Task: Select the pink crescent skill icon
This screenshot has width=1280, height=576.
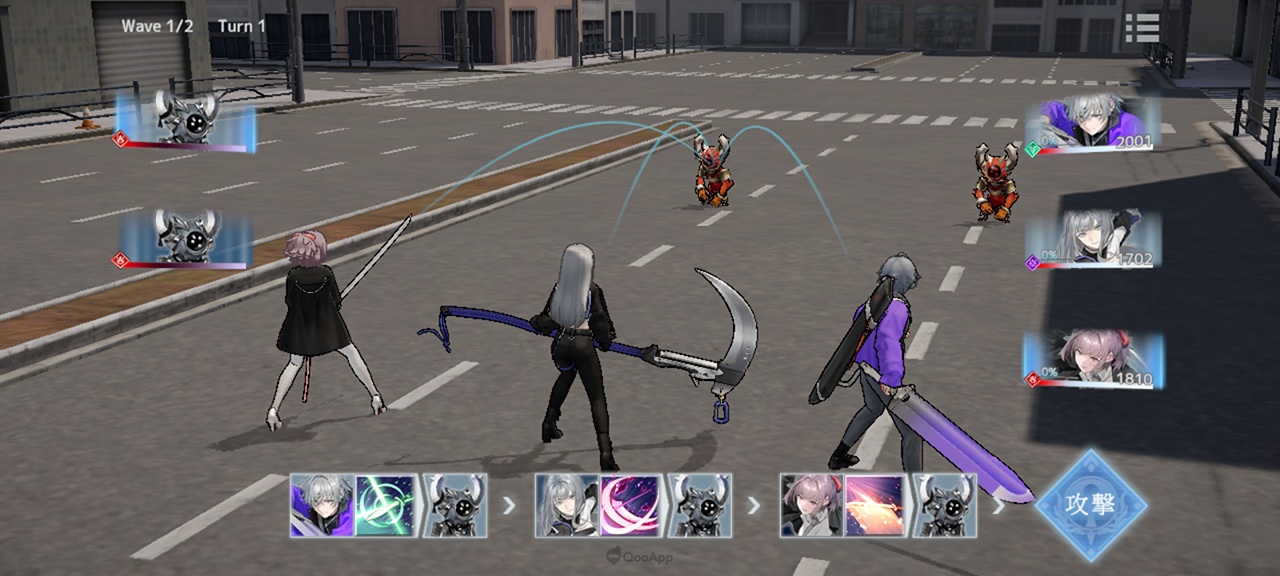Action: 631,505
